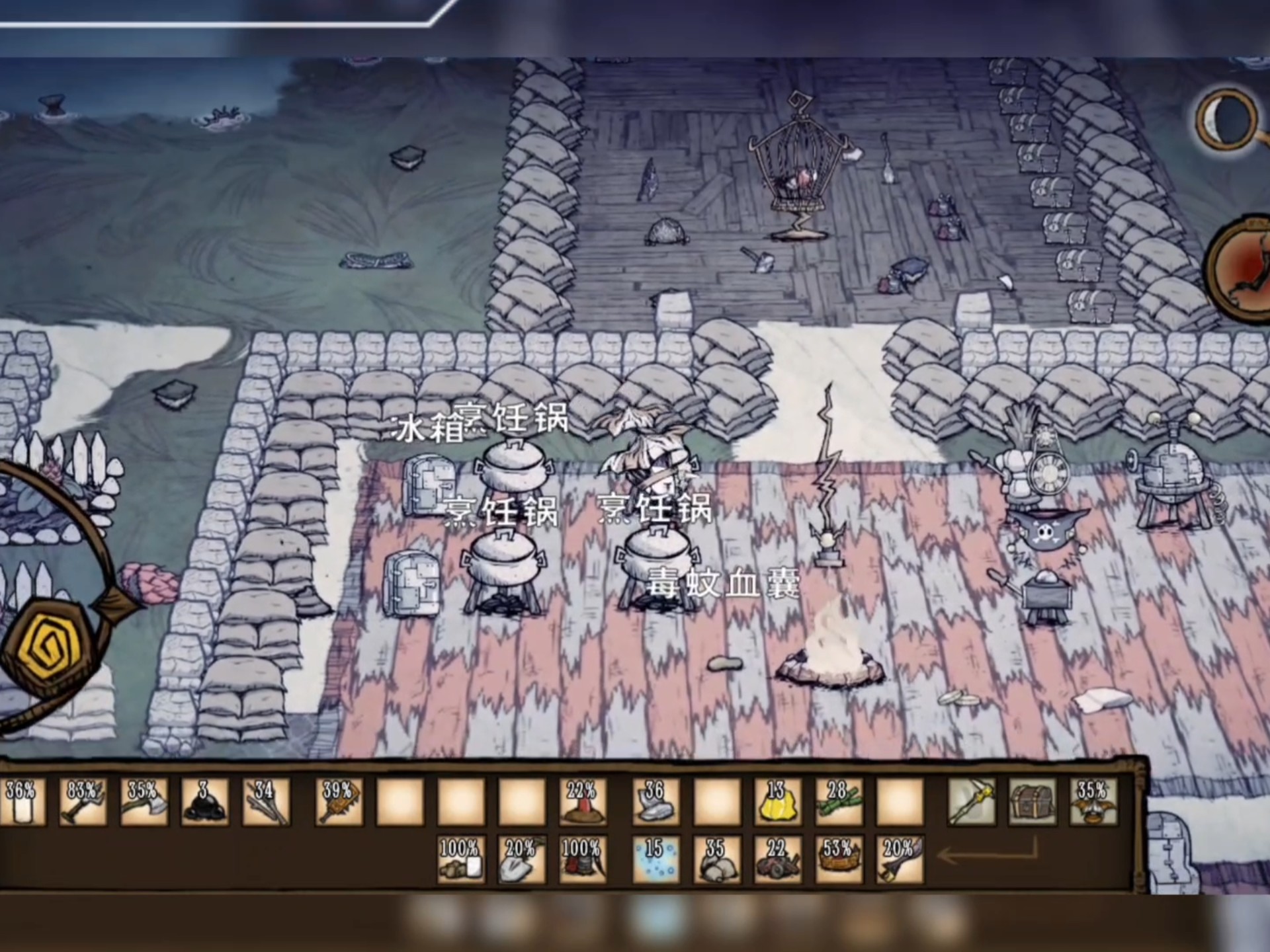1270x952 pixels.
Task: Pick the red-tipped mound item at 22%
Action: click(x=583, y=801)
